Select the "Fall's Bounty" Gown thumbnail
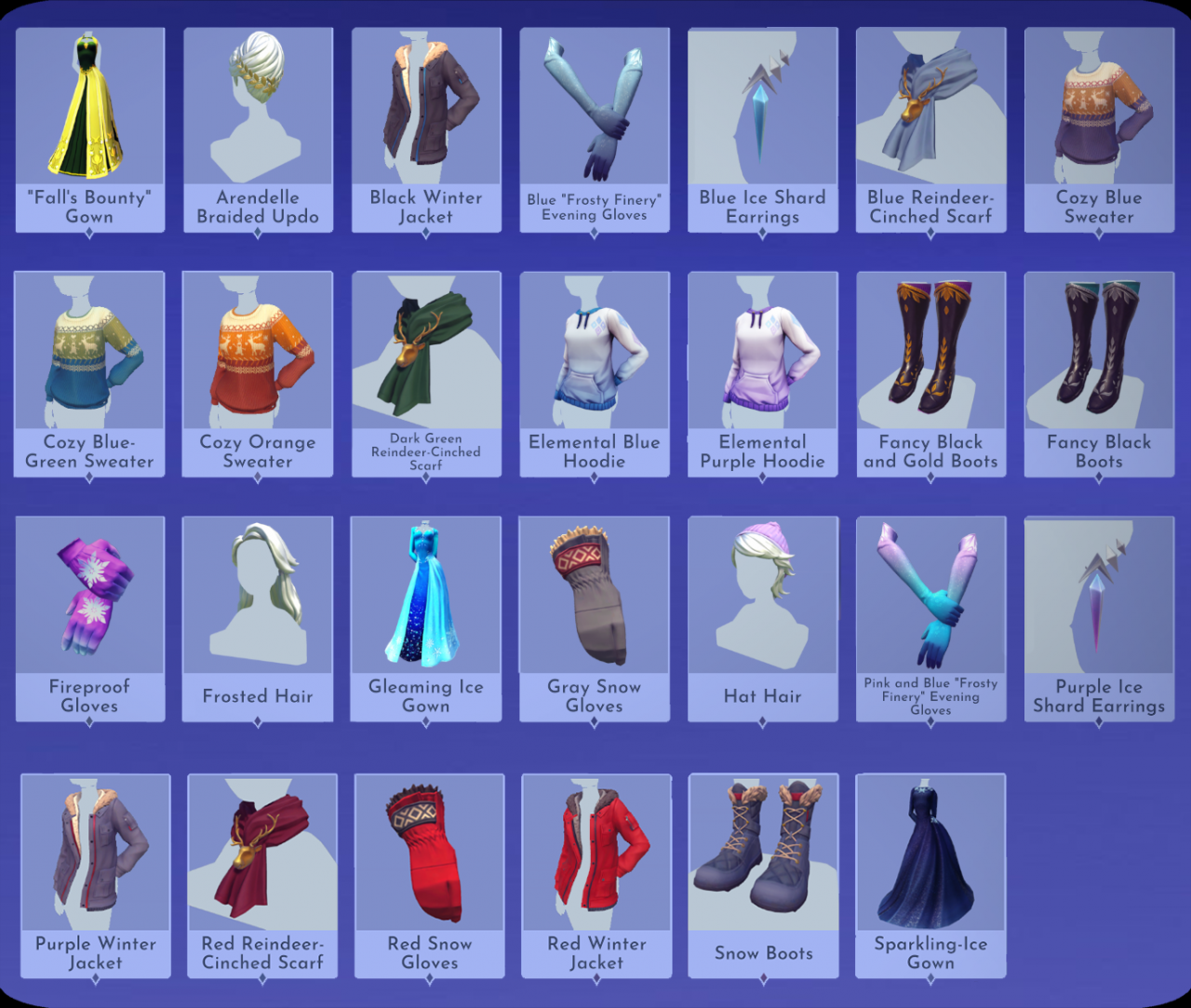The height and width of the screenshot is (1008, 1191). [x=89, y=112]
